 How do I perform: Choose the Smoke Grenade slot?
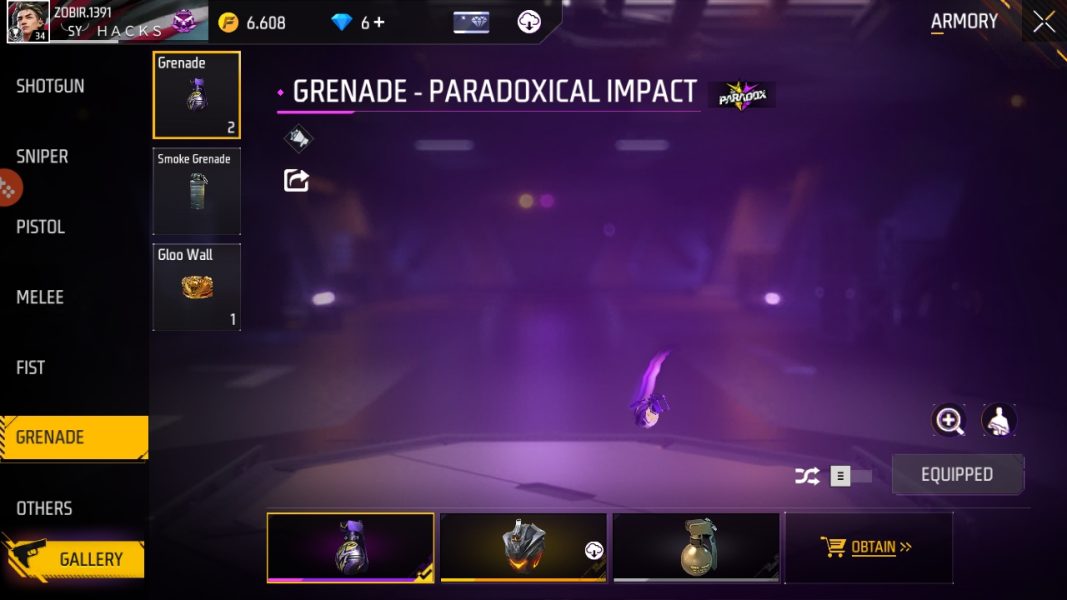pyautogui.click(x=196, y=191)
